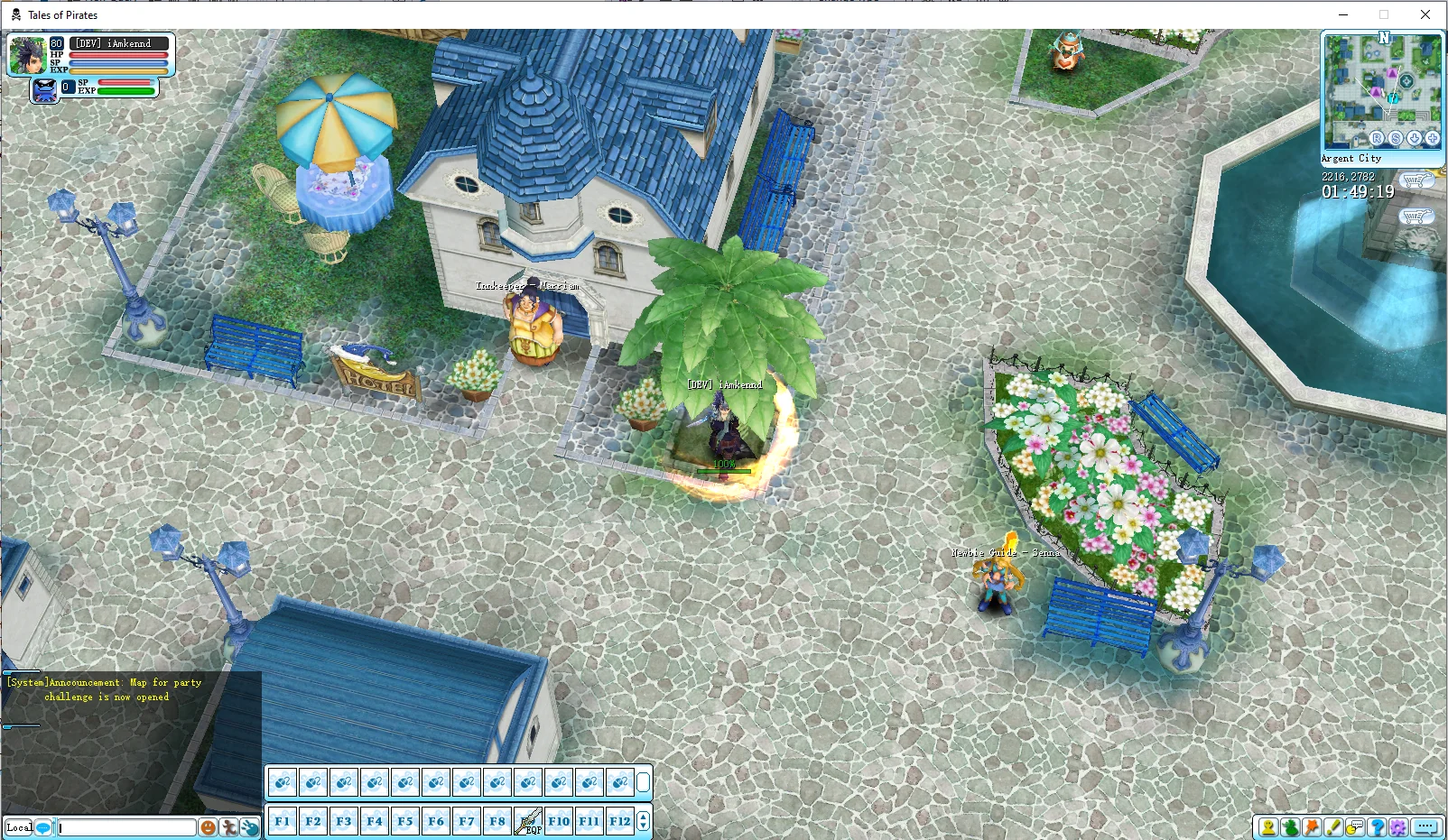Click the [DEV] iAmkennd character portrait

tap(27, 55)
